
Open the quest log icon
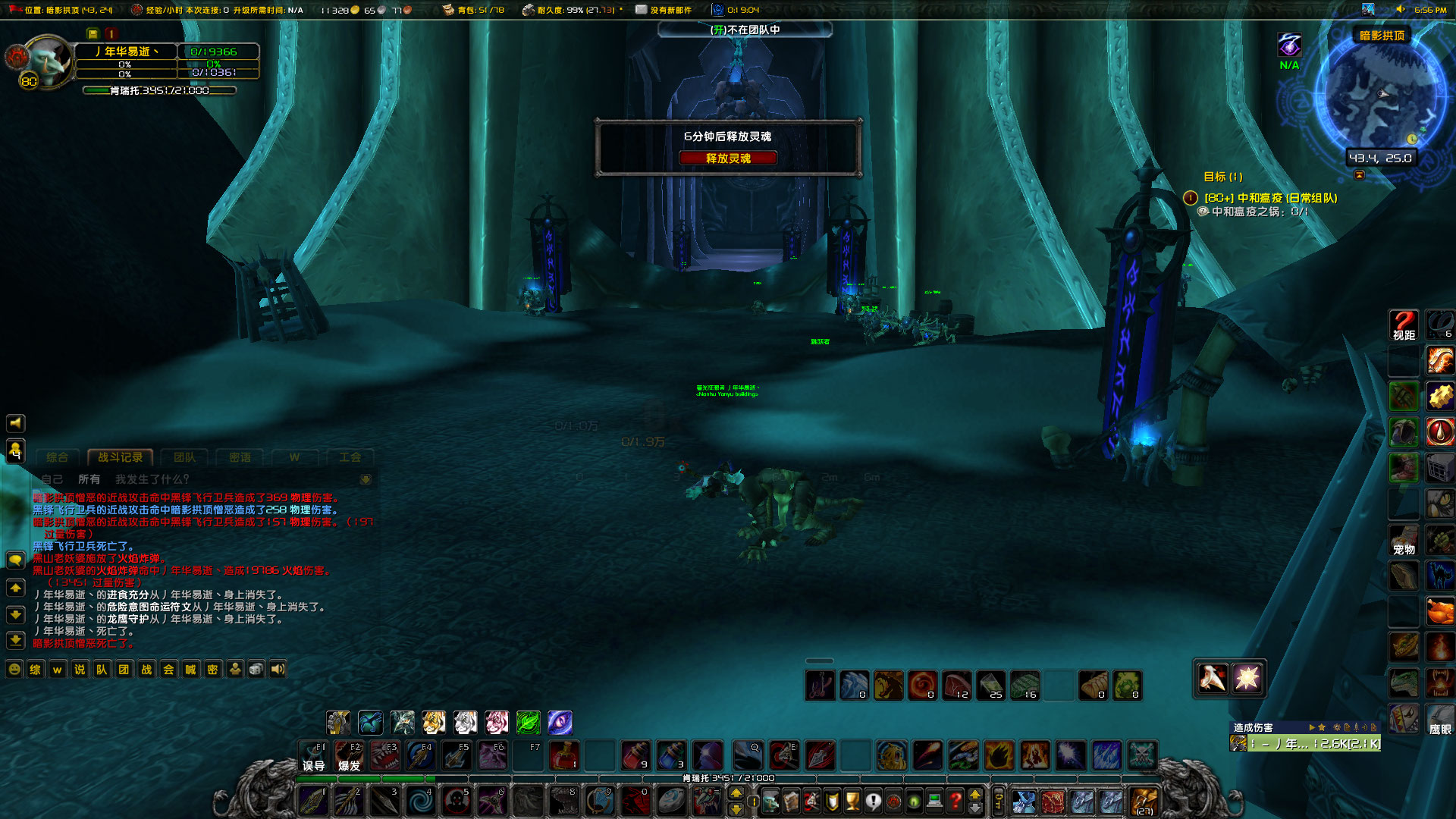coord(873,800)
